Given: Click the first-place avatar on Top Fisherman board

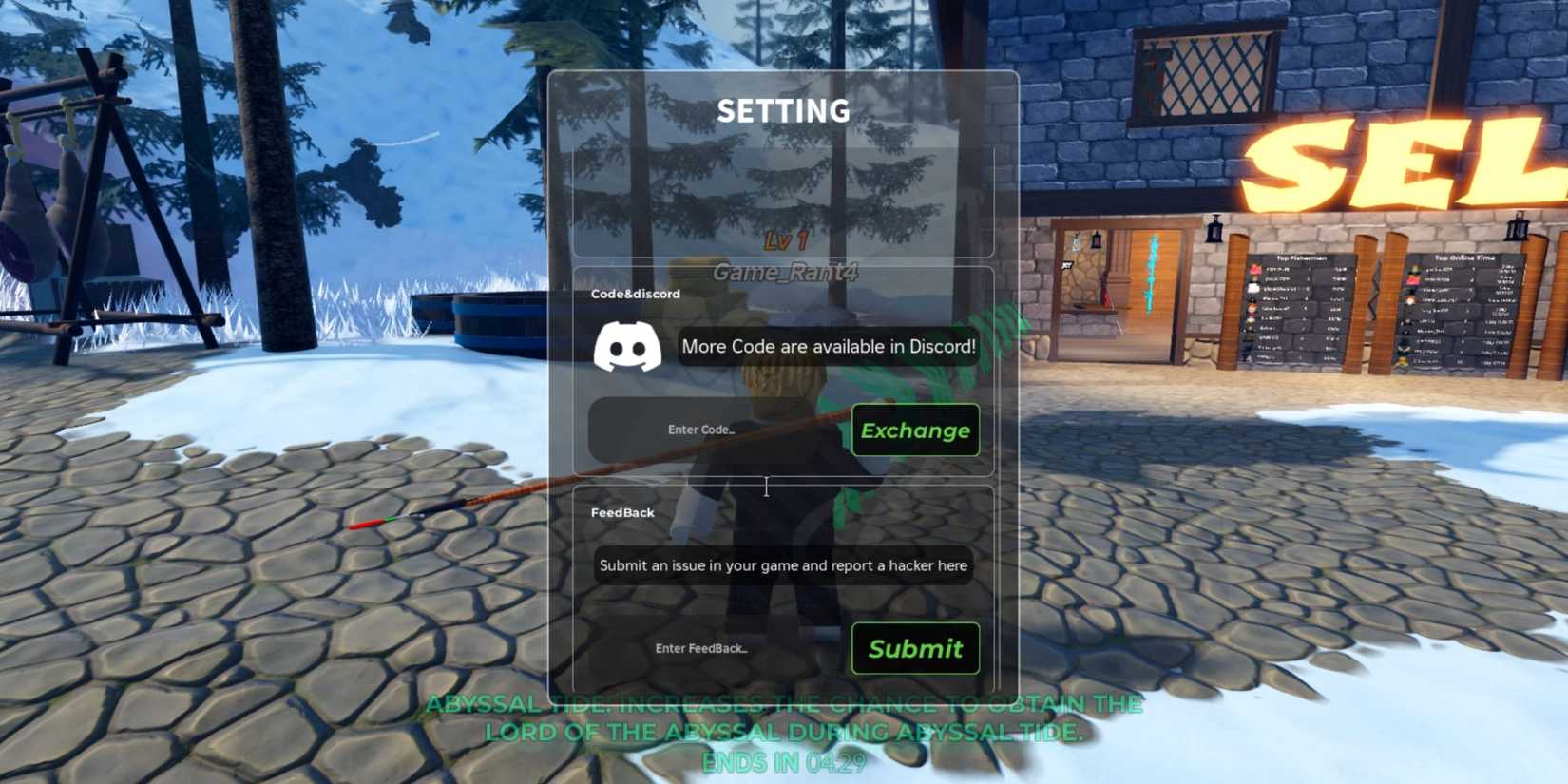Looking at the screenshot, I should 1253,268.
